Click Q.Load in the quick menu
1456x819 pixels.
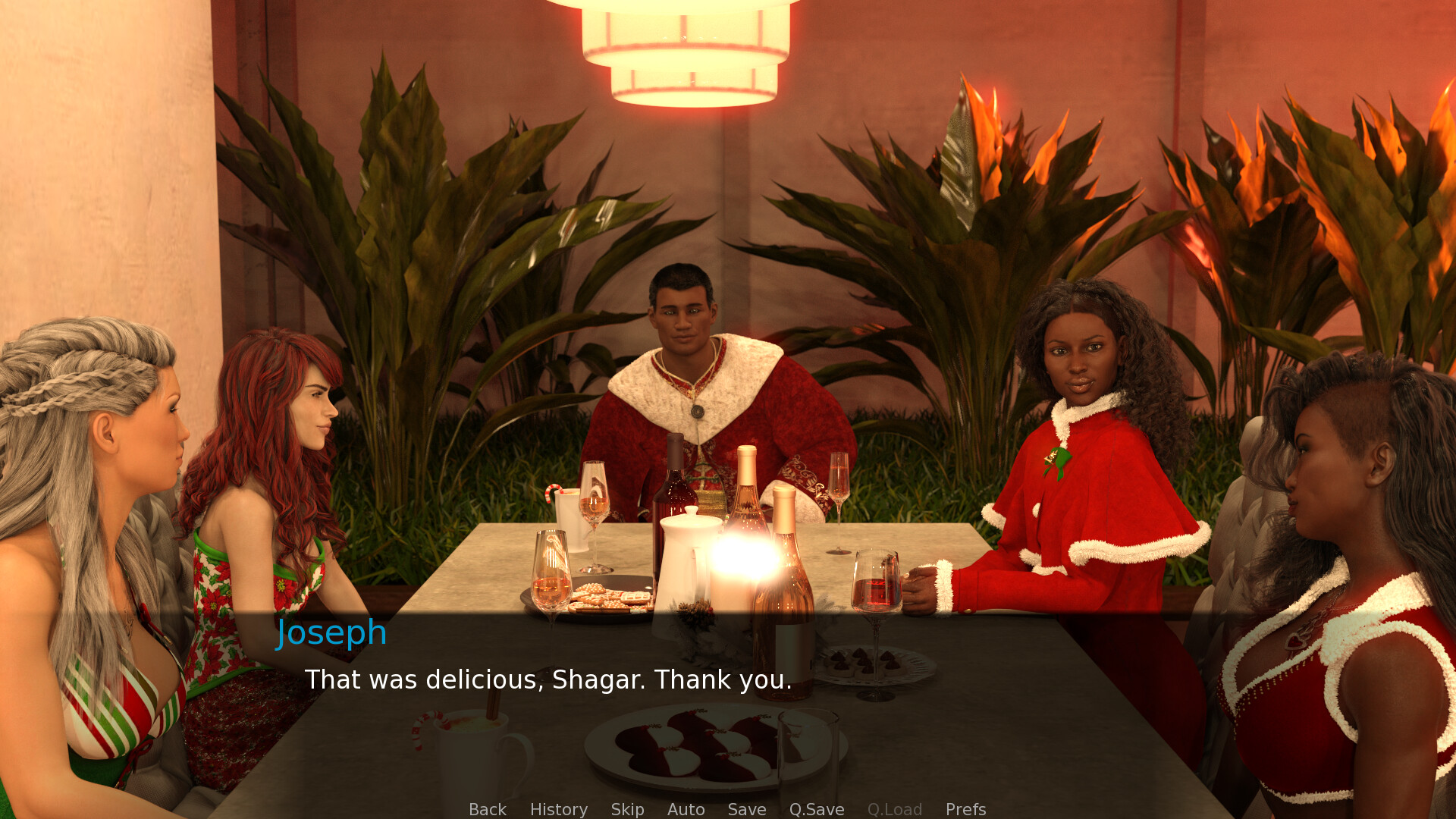895,809
